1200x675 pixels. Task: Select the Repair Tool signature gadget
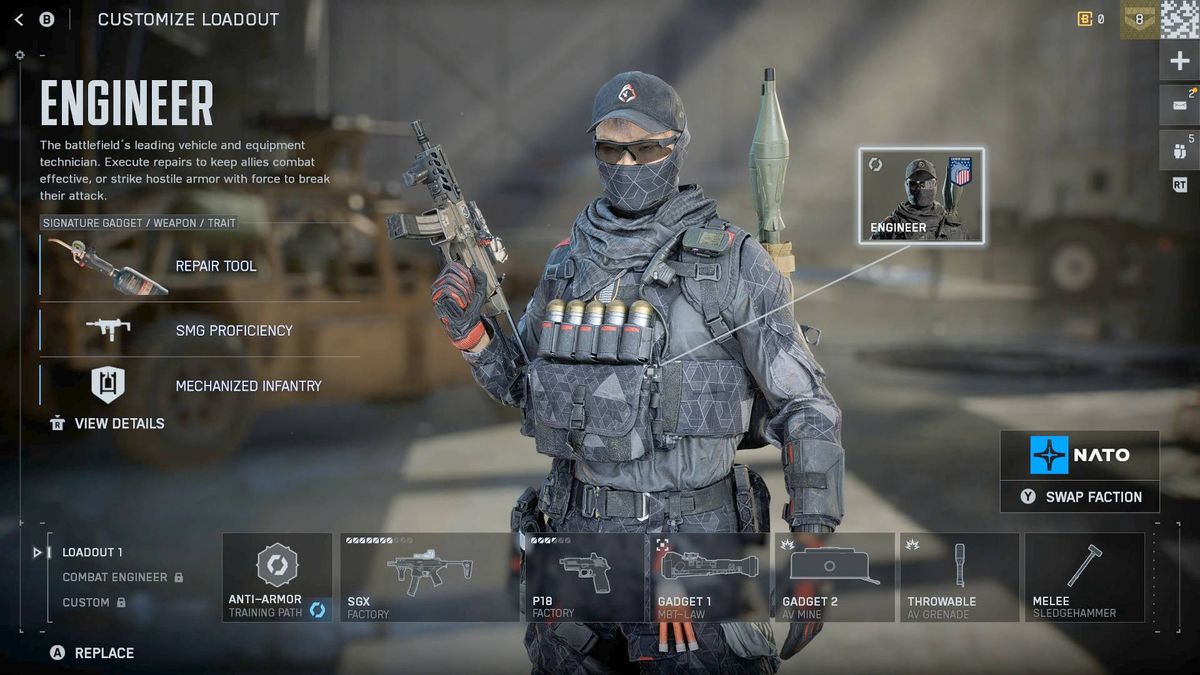[x=200, y=266]
